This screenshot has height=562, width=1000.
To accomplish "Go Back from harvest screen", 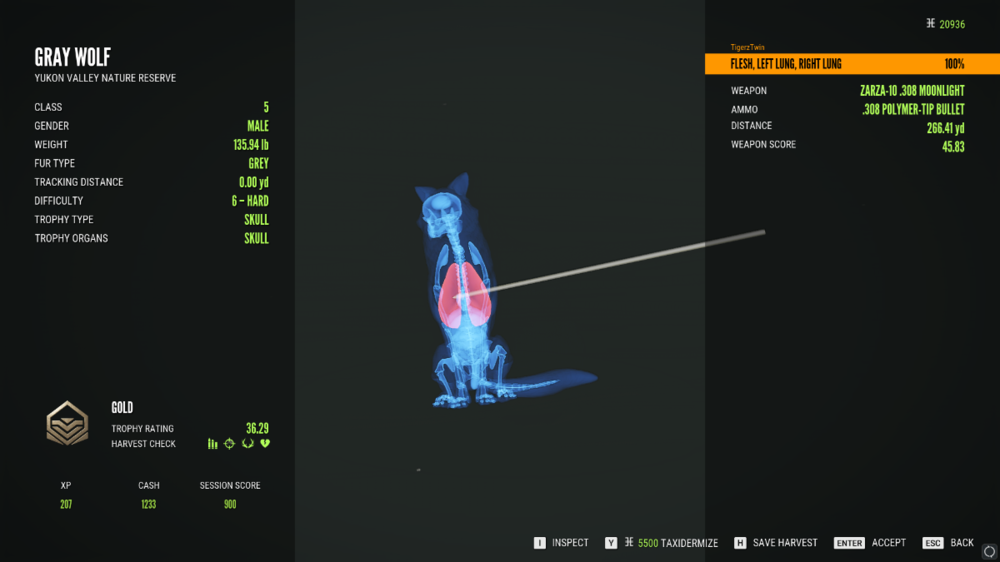I will pyautogui.click(x=948, y=543).
